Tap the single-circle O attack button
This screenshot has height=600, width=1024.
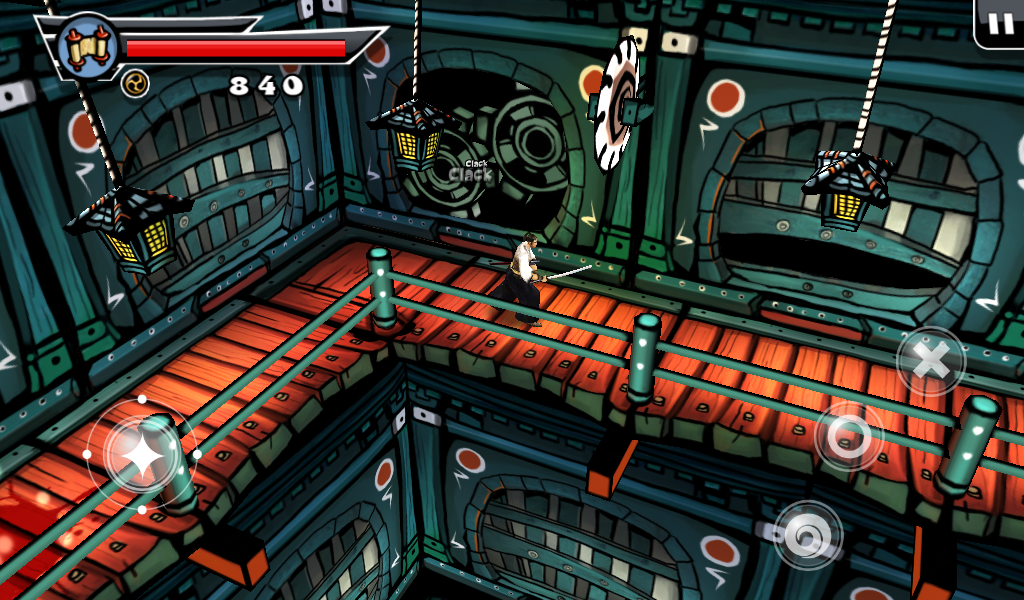click(x=848, y=435)
